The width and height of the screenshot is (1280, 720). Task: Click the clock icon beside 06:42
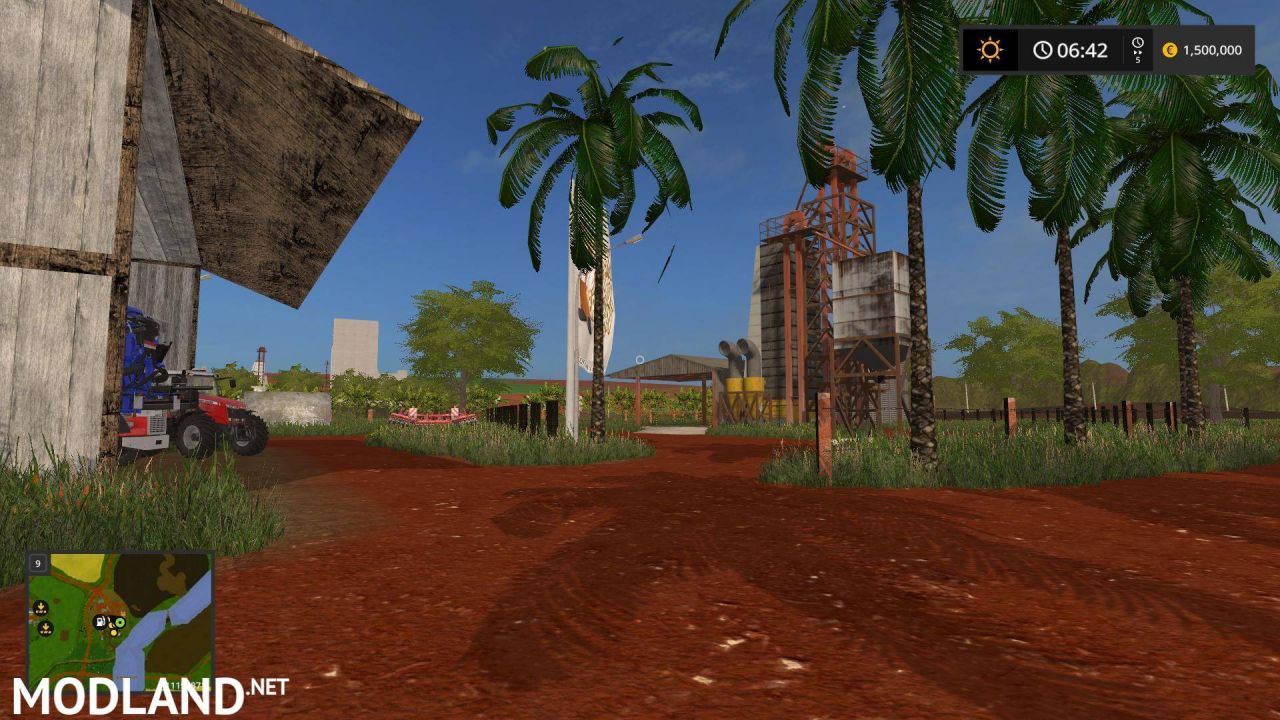(1042, 50)
